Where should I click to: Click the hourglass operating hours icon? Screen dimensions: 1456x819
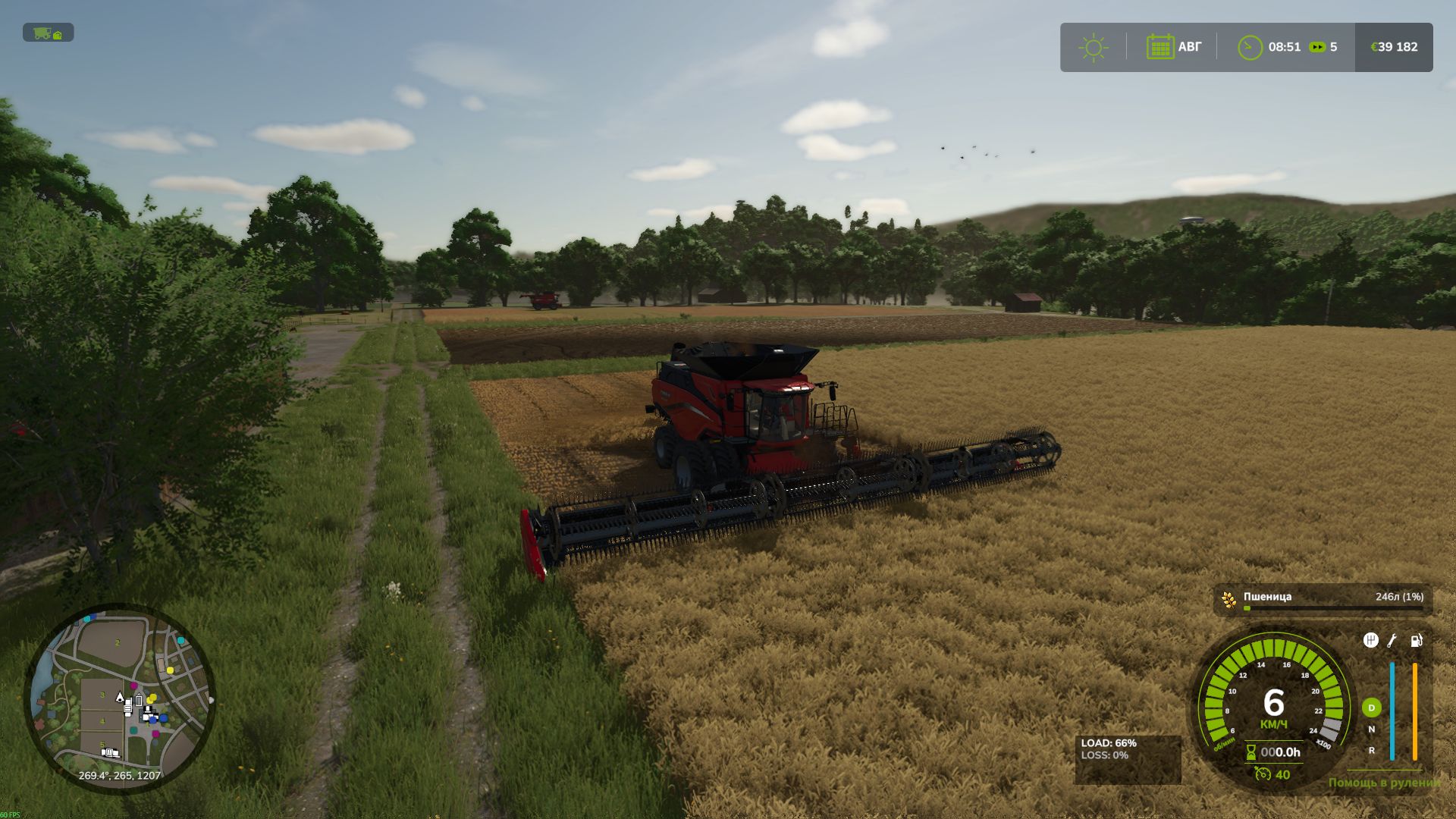point(1250,753)
